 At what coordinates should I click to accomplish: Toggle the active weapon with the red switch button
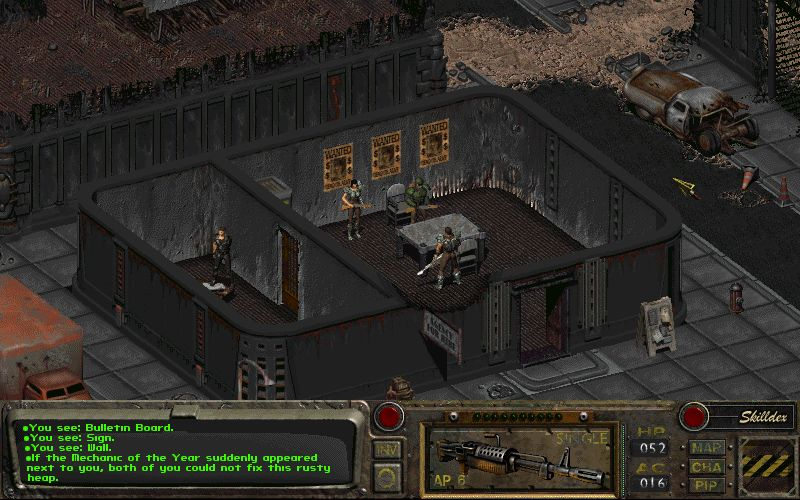pyautogui.click(x=388, y=416)
